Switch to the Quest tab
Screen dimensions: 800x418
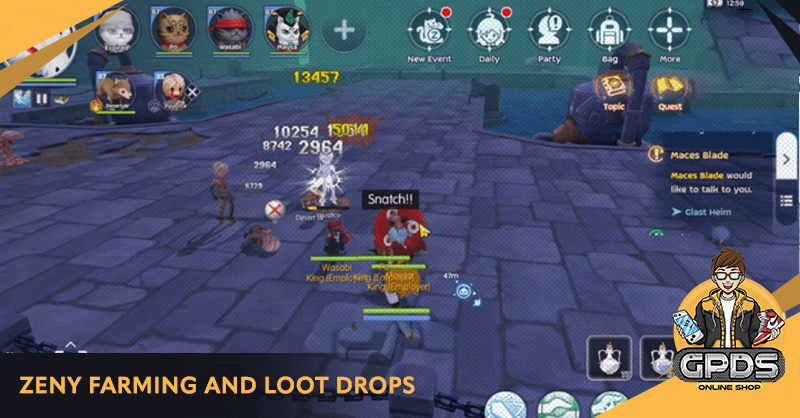[668, 92]
